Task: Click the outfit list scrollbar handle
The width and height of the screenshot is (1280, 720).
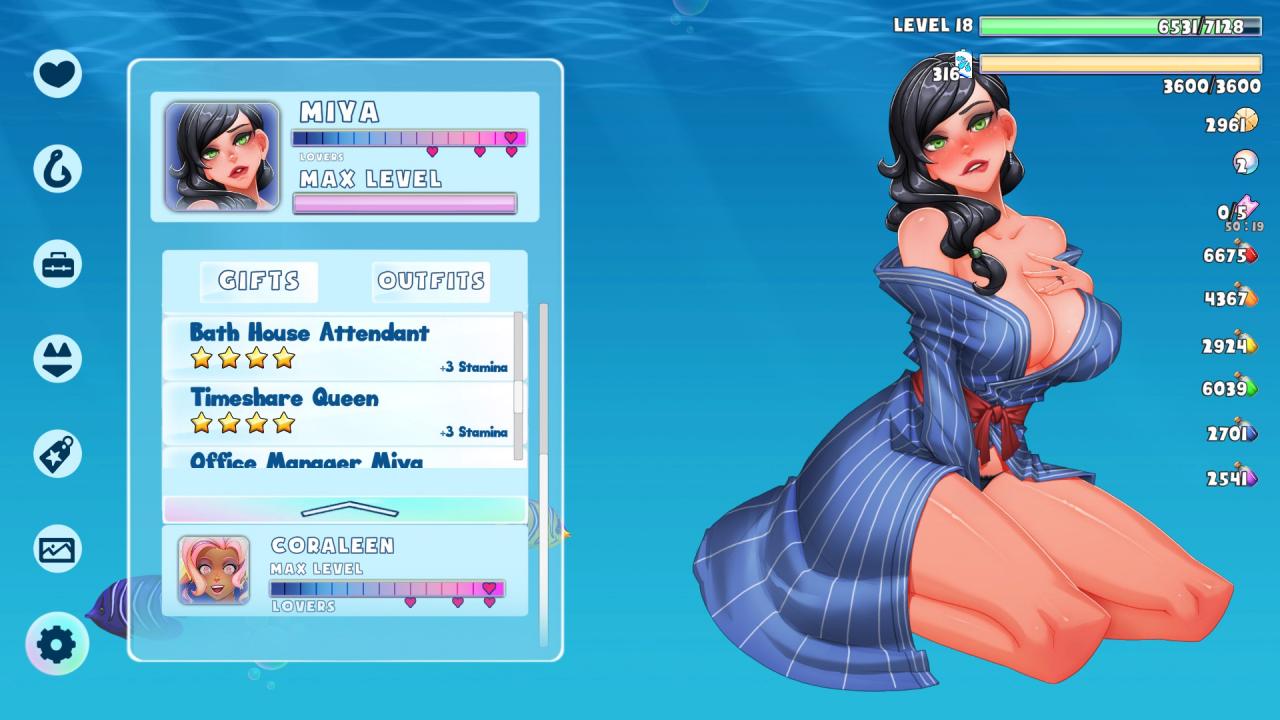Action: [518, 396]
